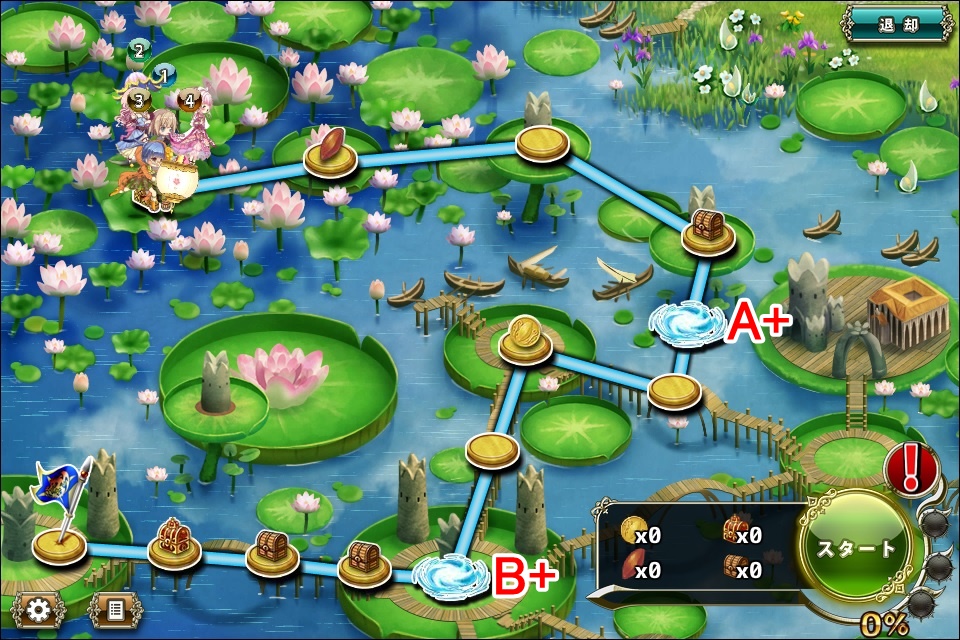Open the list document icon

(115, 609)
